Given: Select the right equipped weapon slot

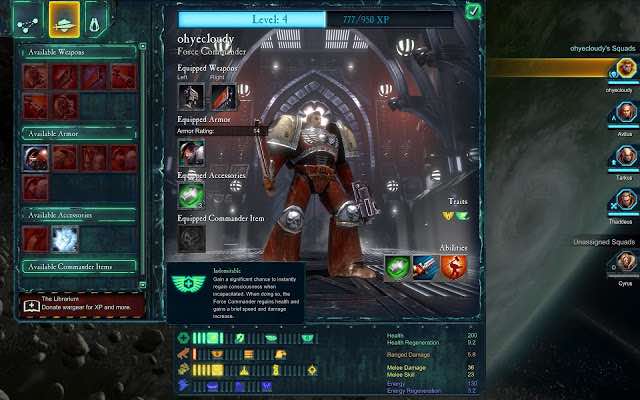Looking at the screenshot, I should (222, 96).
